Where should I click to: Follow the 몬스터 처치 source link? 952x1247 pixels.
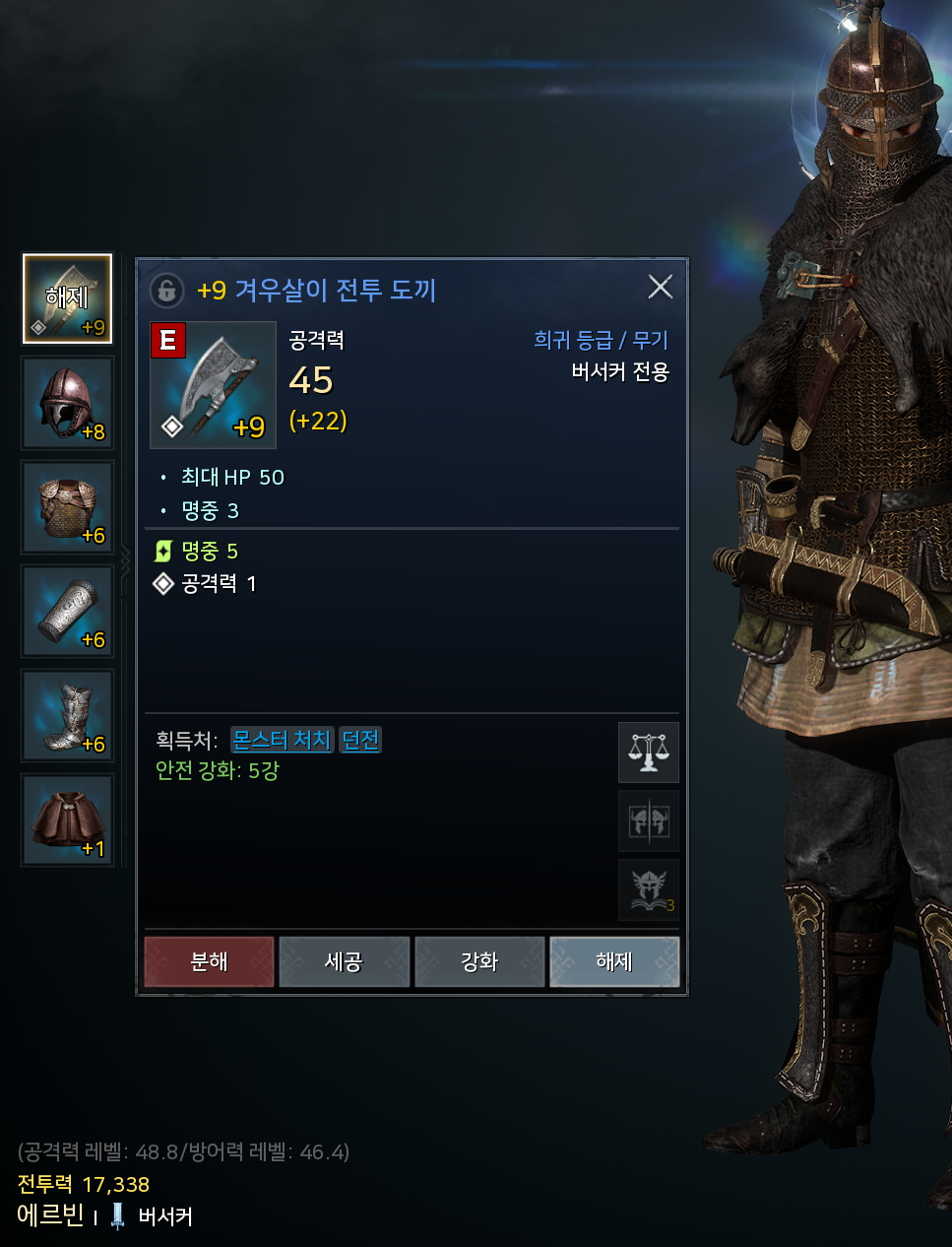tap(283, 740)
